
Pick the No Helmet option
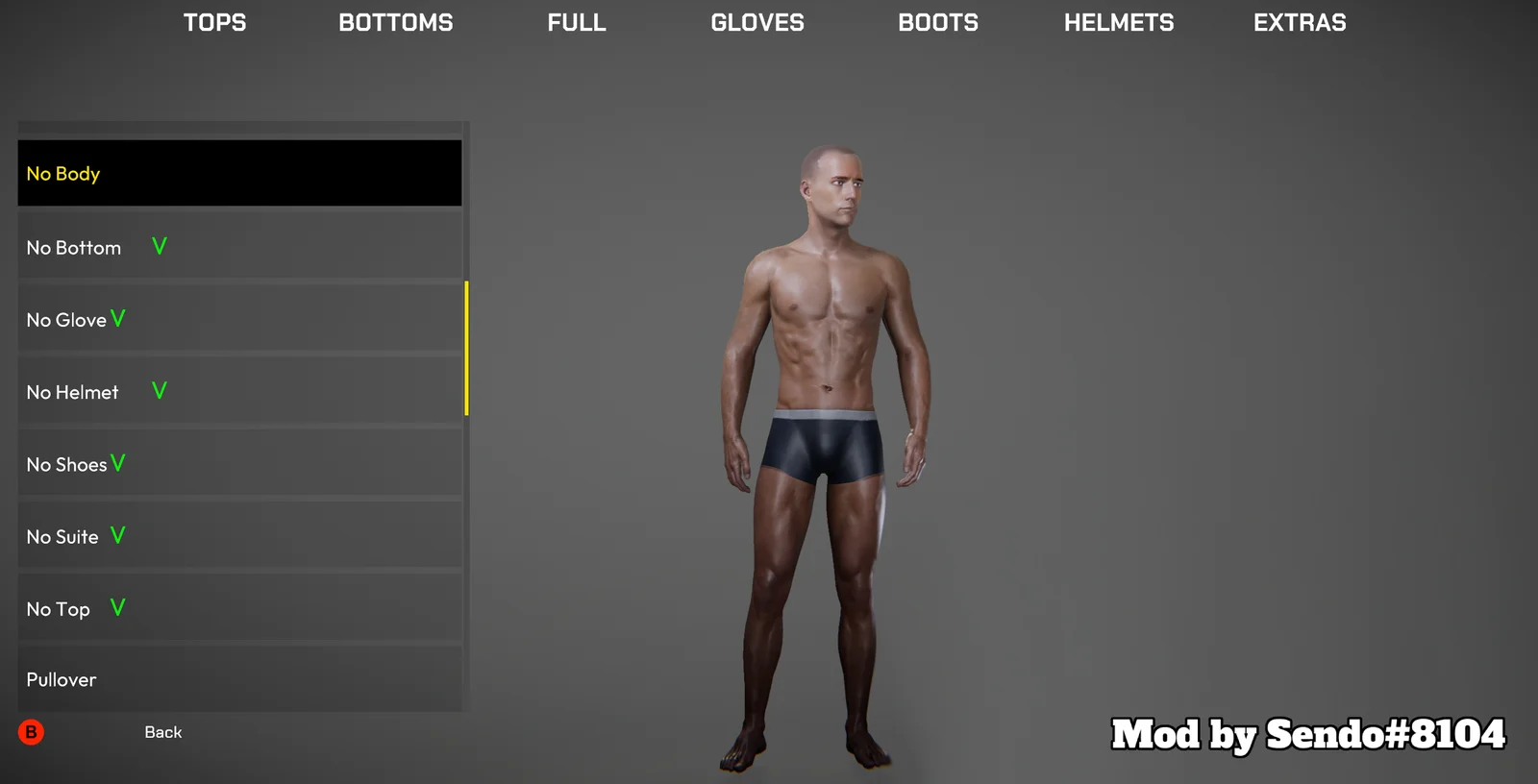coord(239,391)
